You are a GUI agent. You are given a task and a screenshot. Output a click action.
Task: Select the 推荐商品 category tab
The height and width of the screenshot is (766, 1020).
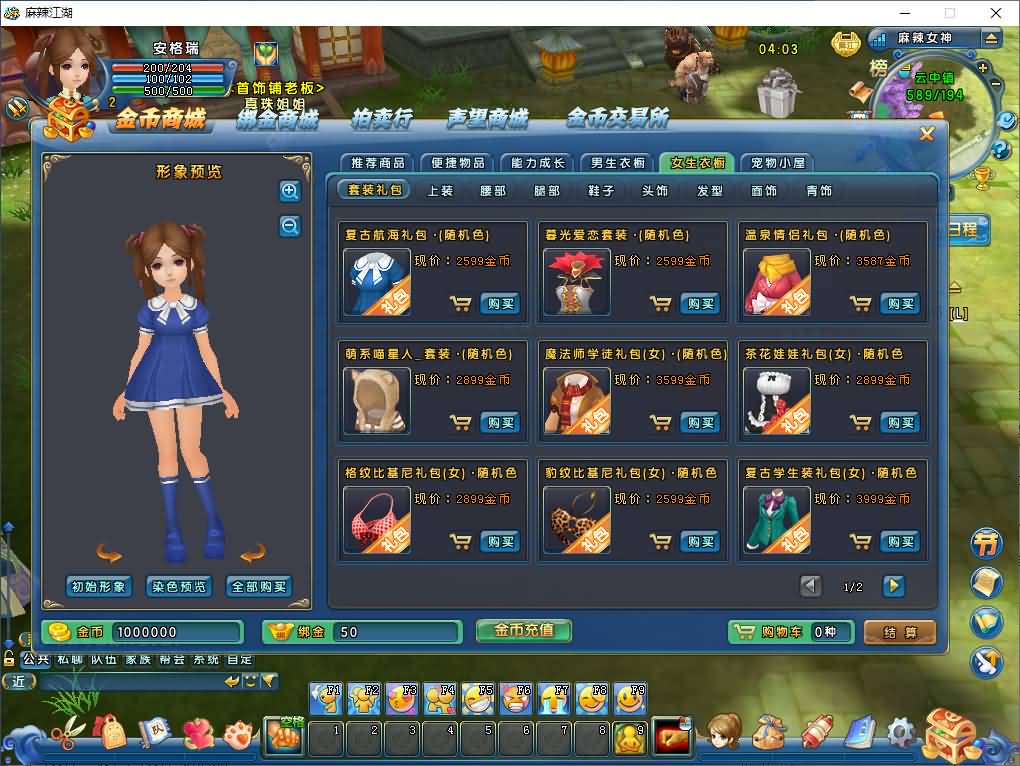378,163
